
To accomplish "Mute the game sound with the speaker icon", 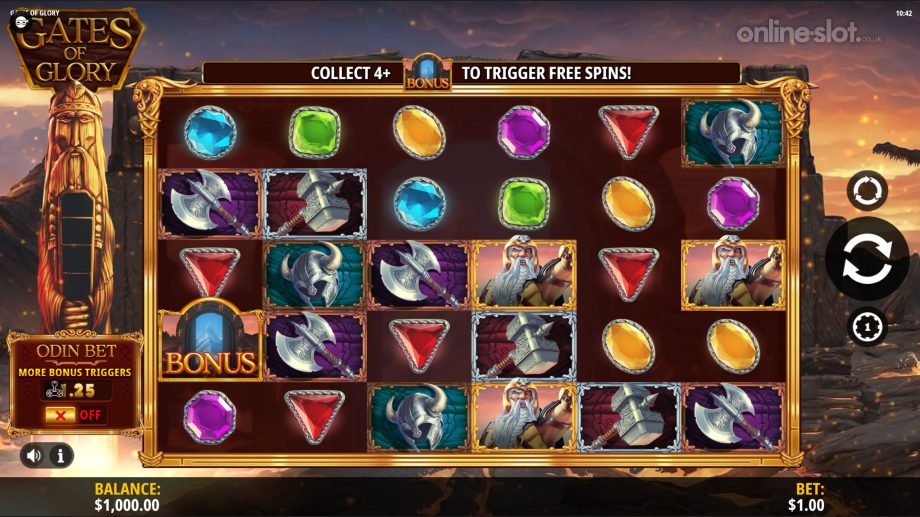I will coord(34,456).
